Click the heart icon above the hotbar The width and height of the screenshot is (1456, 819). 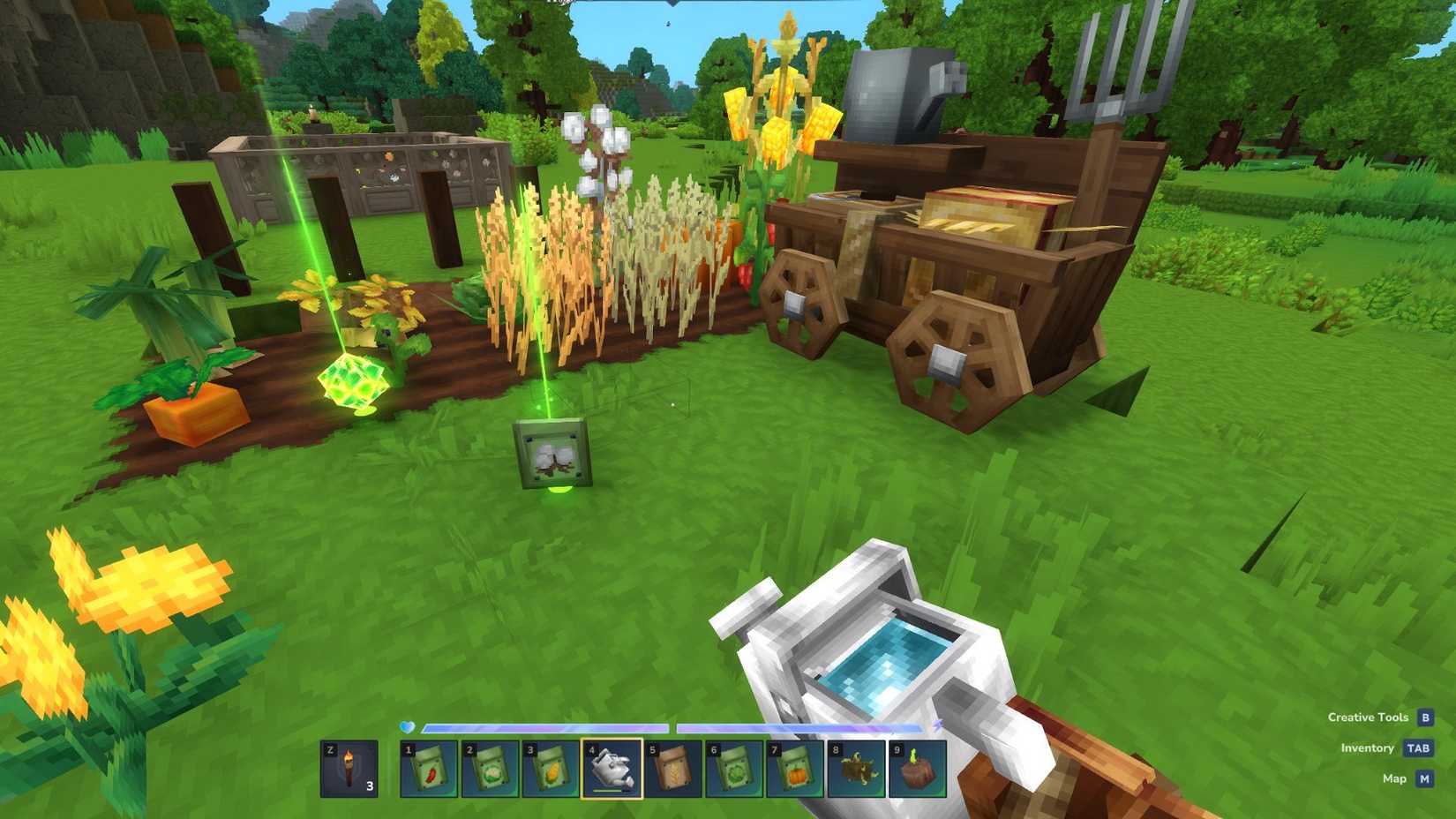pyautogui.click(x=405, y=728)
